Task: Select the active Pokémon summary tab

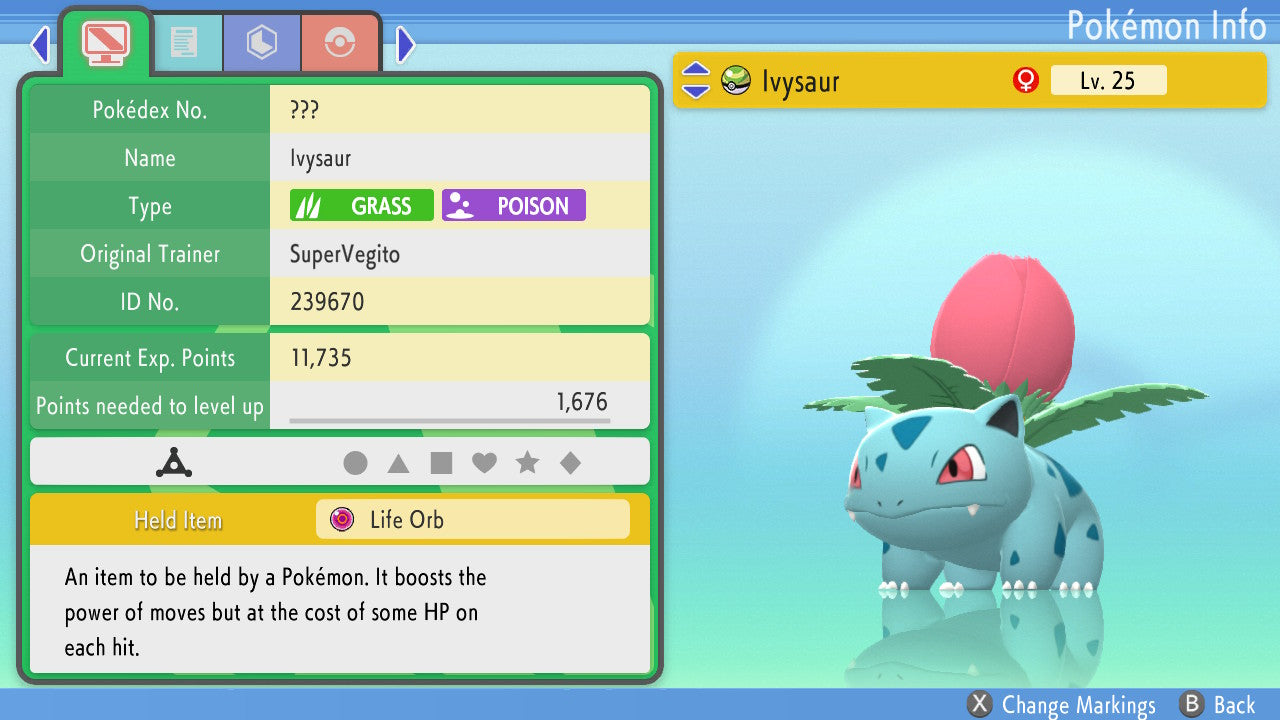Action: tap(105, 42)
